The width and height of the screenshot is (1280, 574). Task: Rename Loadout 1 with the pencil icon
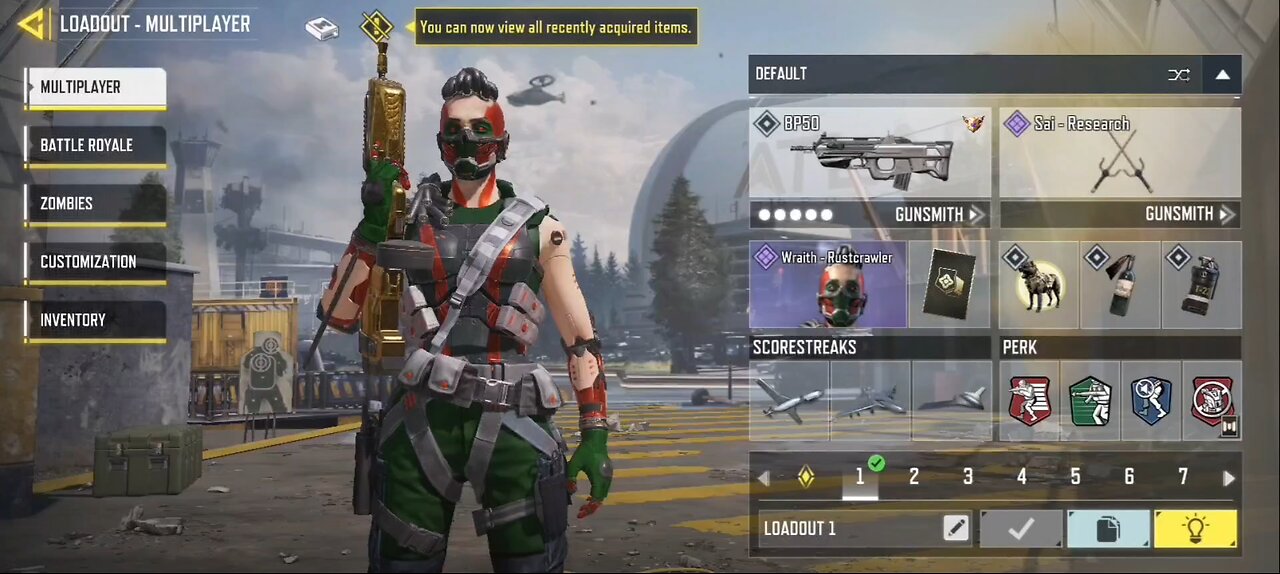point(956,528)
